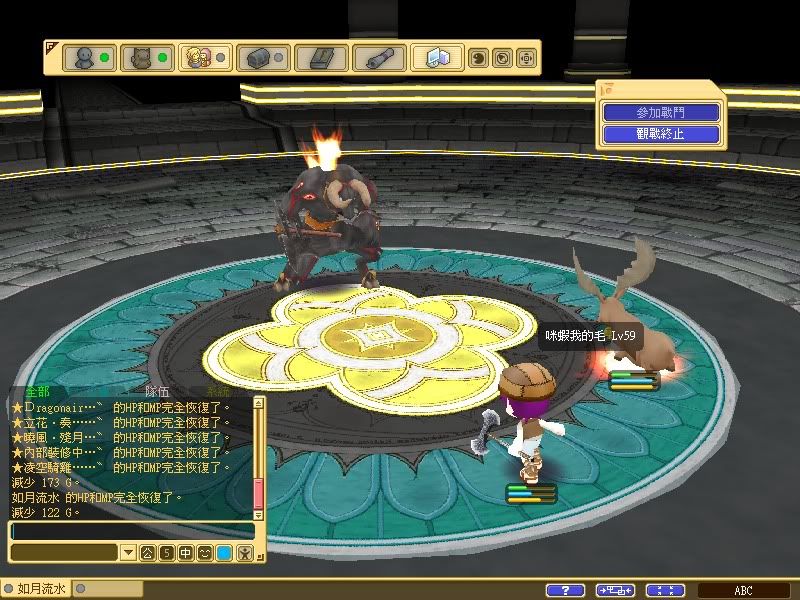This screenshot has height=600, width=800.
Task: Choose 觀戰終止 to stop spectating
Action: pos(660,133)
